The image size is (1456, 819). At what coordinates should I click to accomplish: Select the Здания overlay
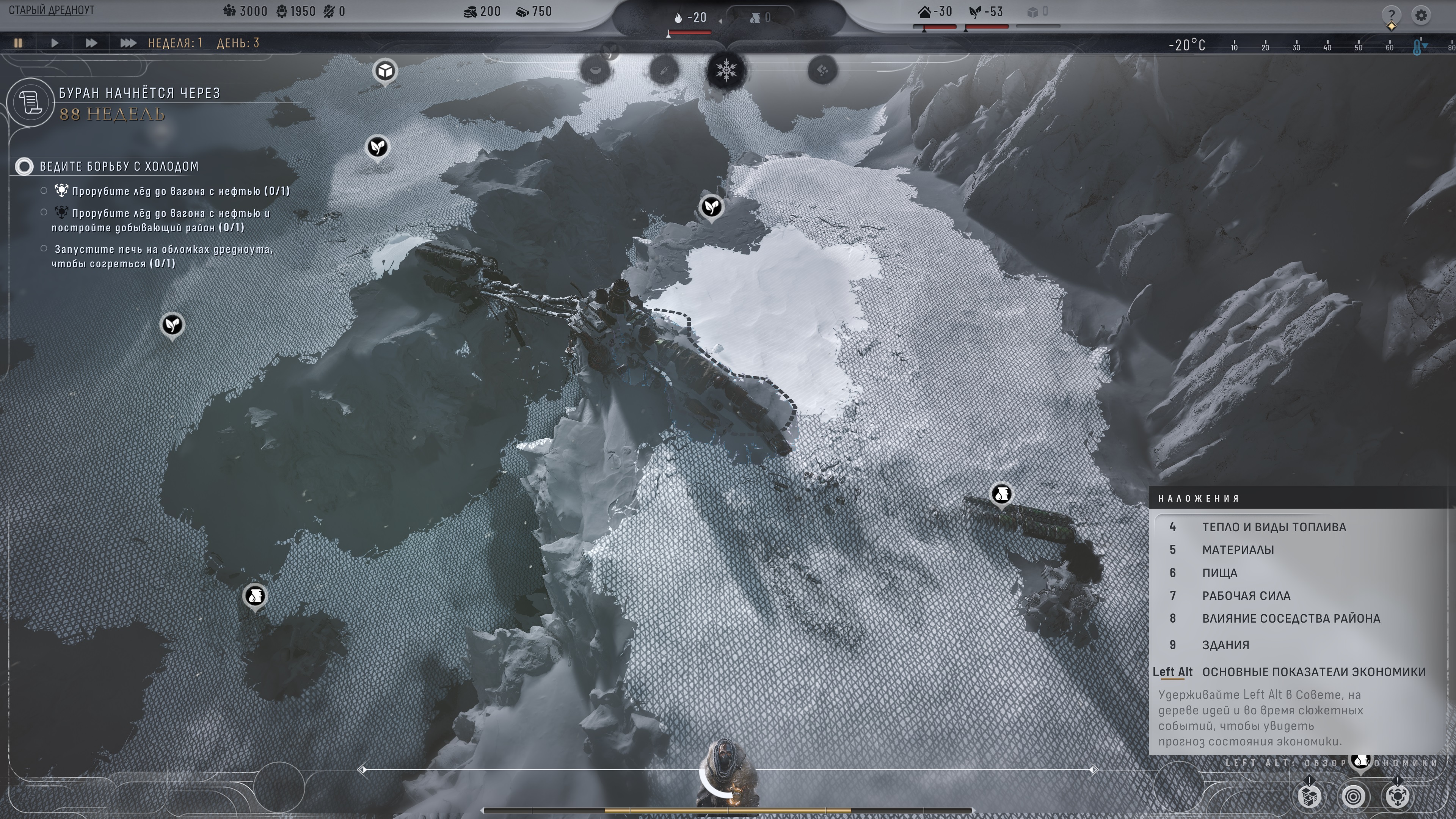[1225, 644]
